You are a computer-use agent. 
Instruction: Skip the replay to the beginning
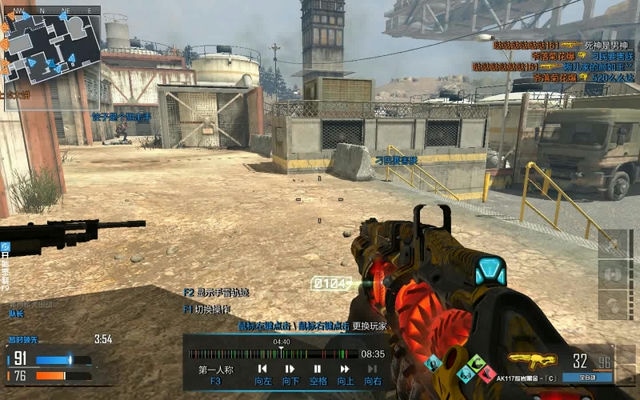pyautogui.click(x=262, y=369)
